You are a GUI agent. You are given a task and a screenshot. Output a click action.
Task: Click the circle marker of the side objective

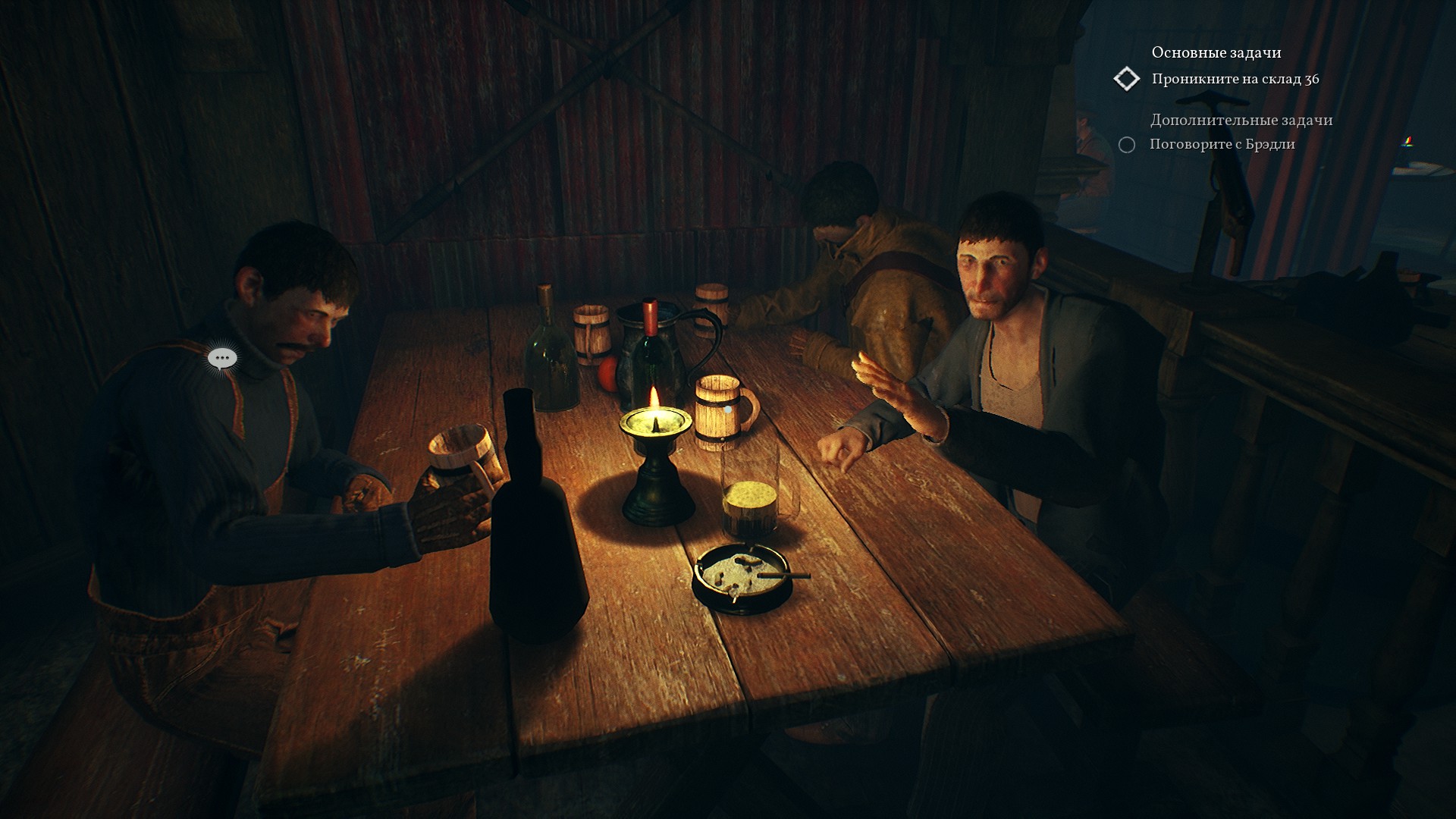click(x=1127, y=145)
